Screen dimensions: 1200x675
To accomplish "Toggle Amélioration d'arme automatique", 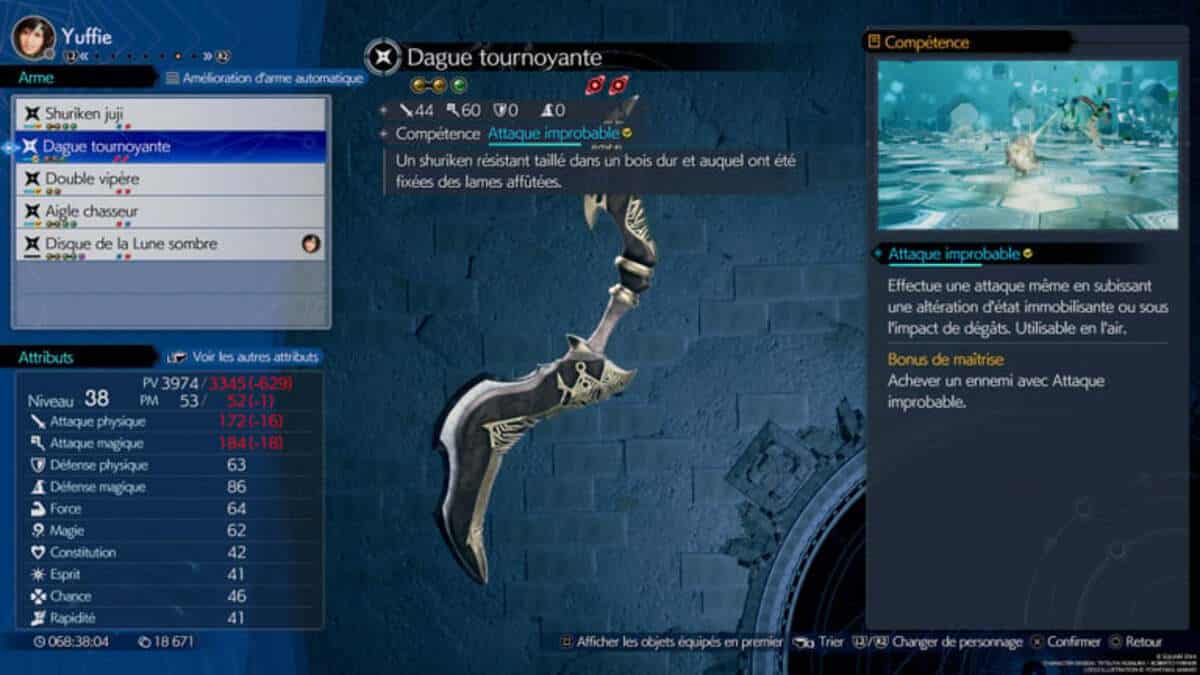I will (x=264, y=78).
